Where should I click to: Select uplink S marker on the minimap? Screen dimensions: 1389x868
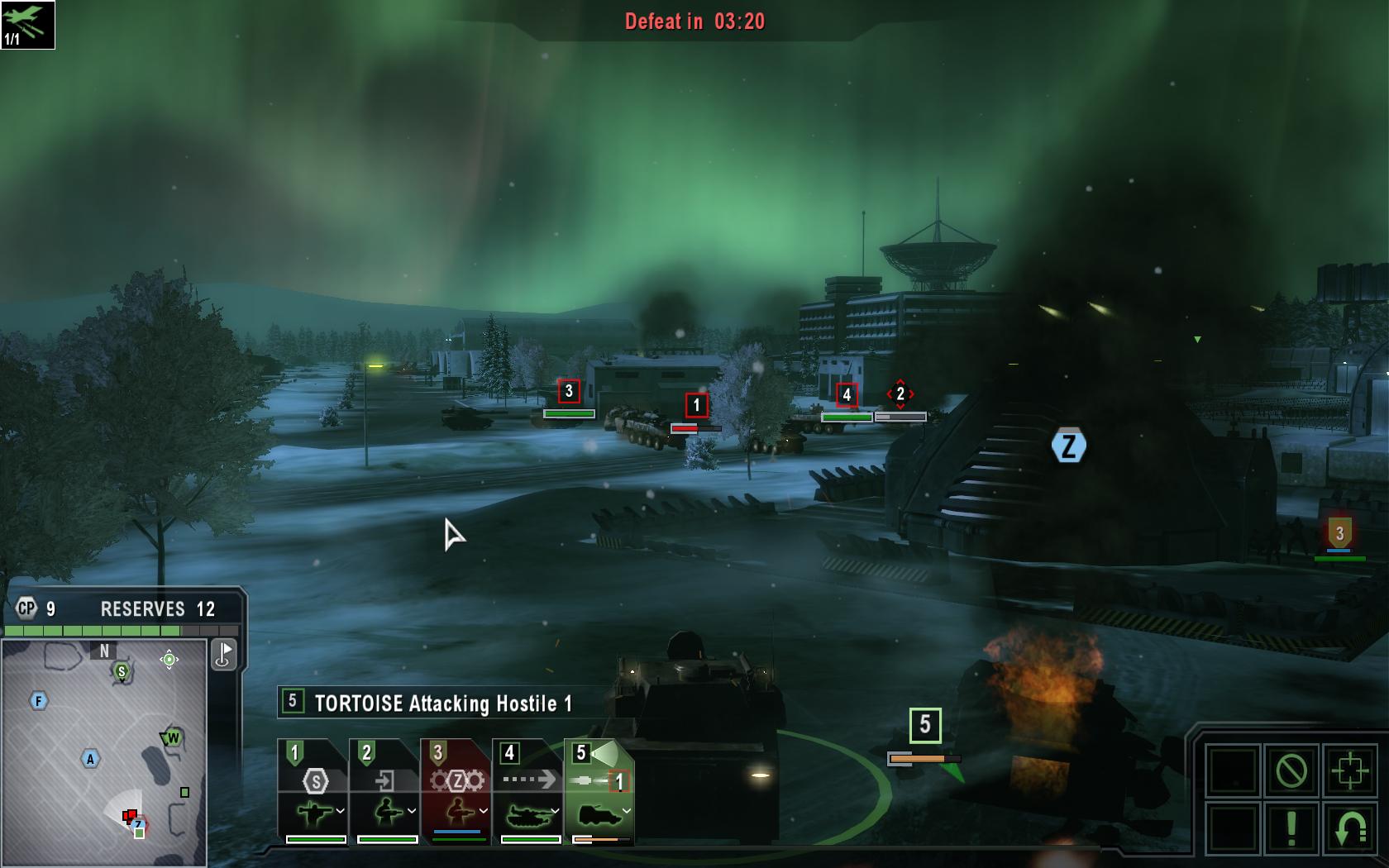[x=122, y=671]
